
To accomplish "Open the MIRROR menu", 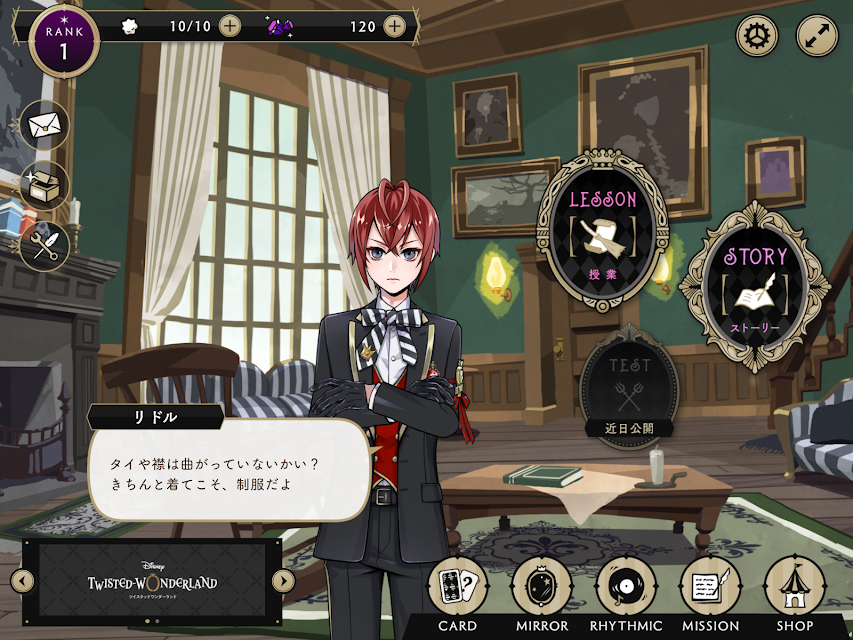I will click(541, 588).
